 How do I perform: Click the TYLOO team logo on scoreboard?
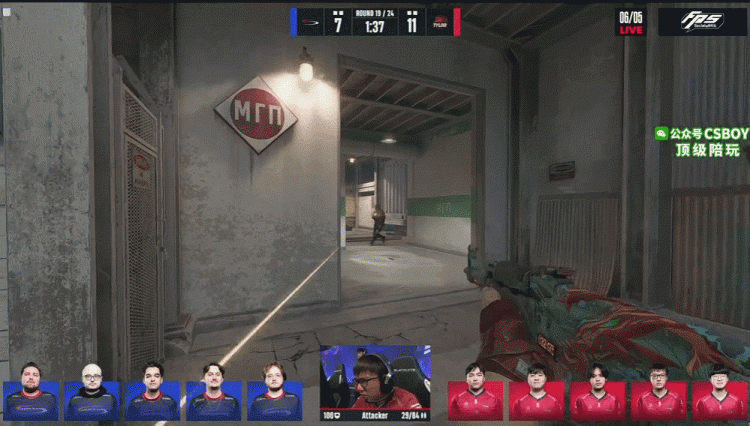(439, 22)
